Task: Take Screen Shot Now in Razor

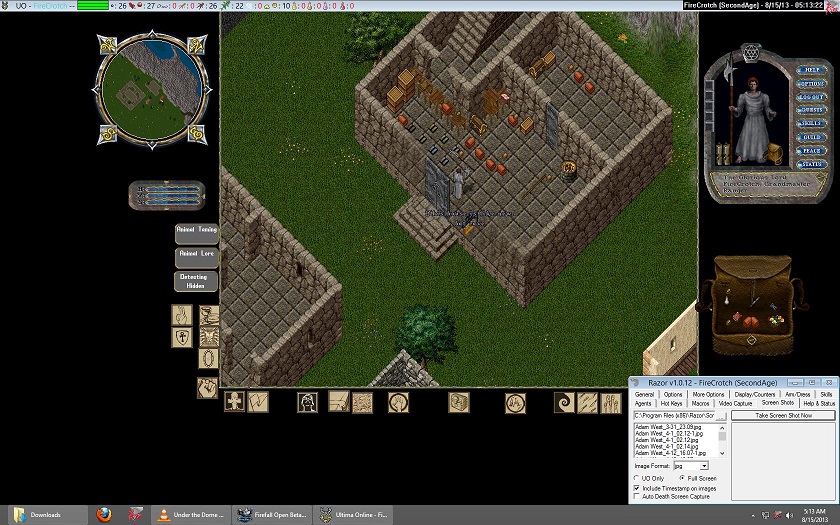Action: (x=783, y=415)
